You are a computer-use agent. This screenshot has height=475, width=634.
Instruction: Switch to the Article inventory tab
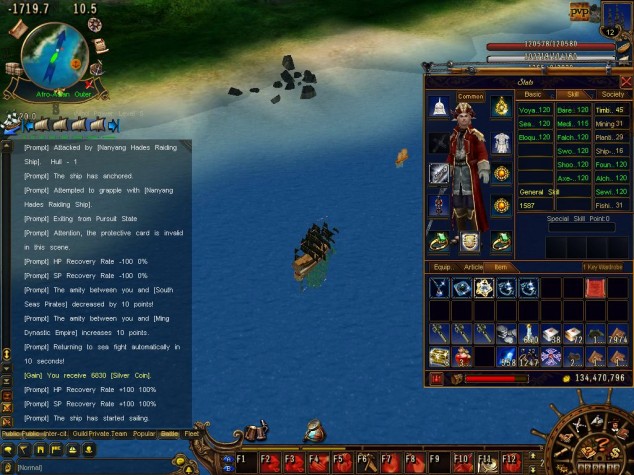[x=474, y=267]
